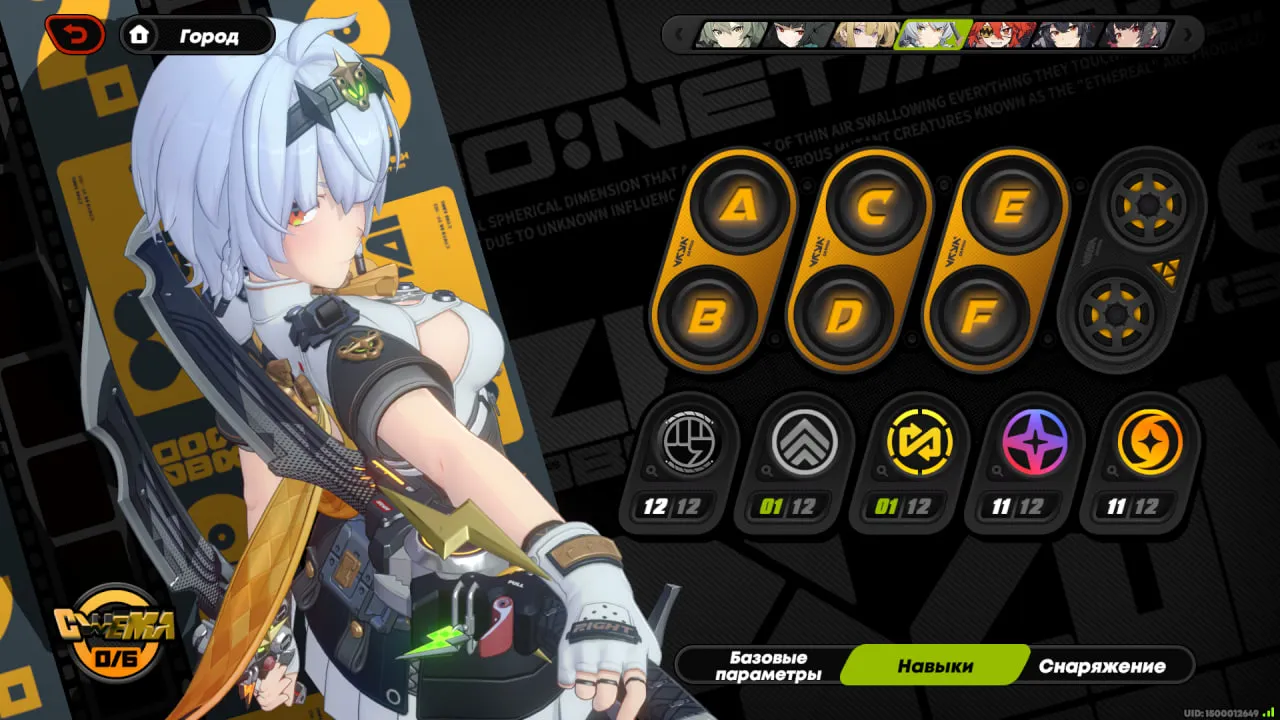This screenshot has height=720, width=1280.
Task: Open core skill node D
Action: click(x=844, y=317)
